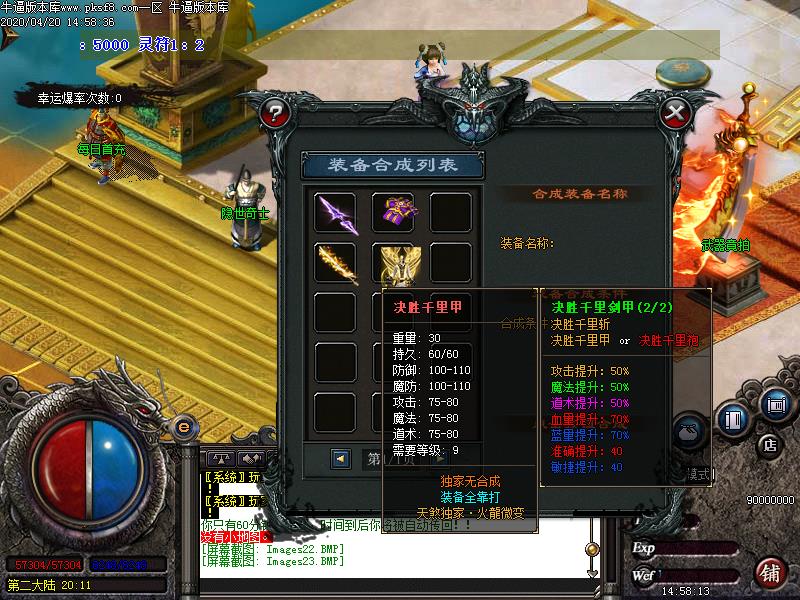Select the golden flaming sword slot
This screenshot has height=600, width=800.
point(336,263)
